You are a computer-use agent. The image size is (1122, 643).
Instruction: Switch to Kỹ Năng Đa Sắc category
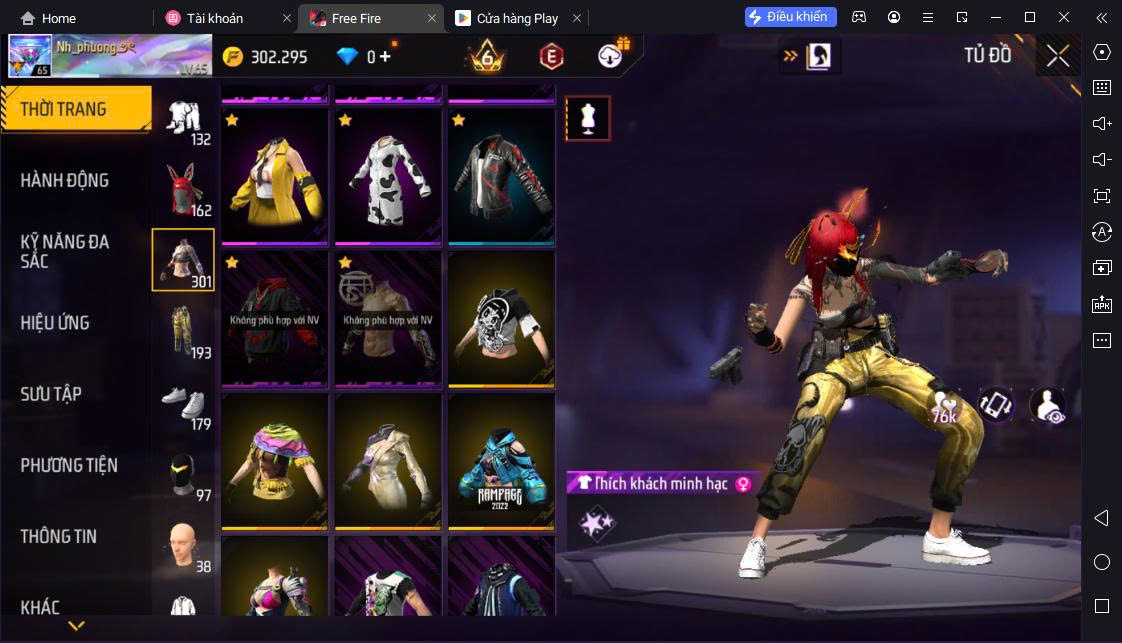click(65, 251)
